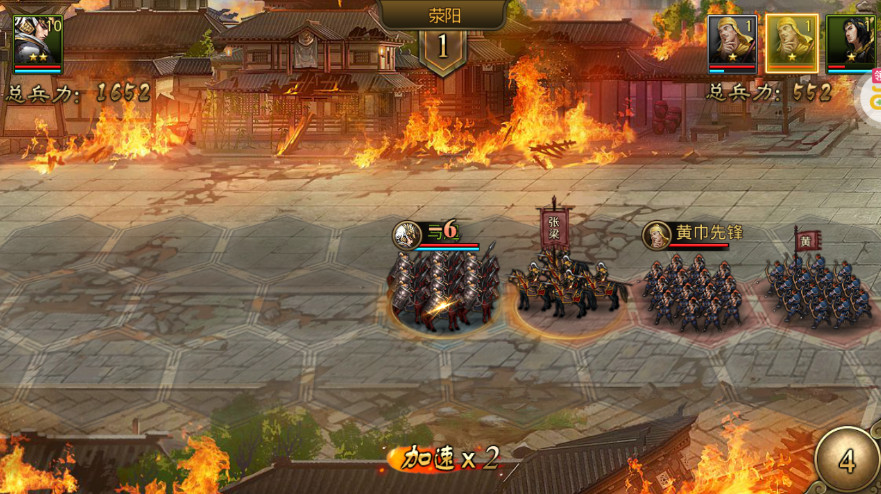881x494 pixels.
Task: Click the round button numbered 4
Action: click(x=846, y=461)
